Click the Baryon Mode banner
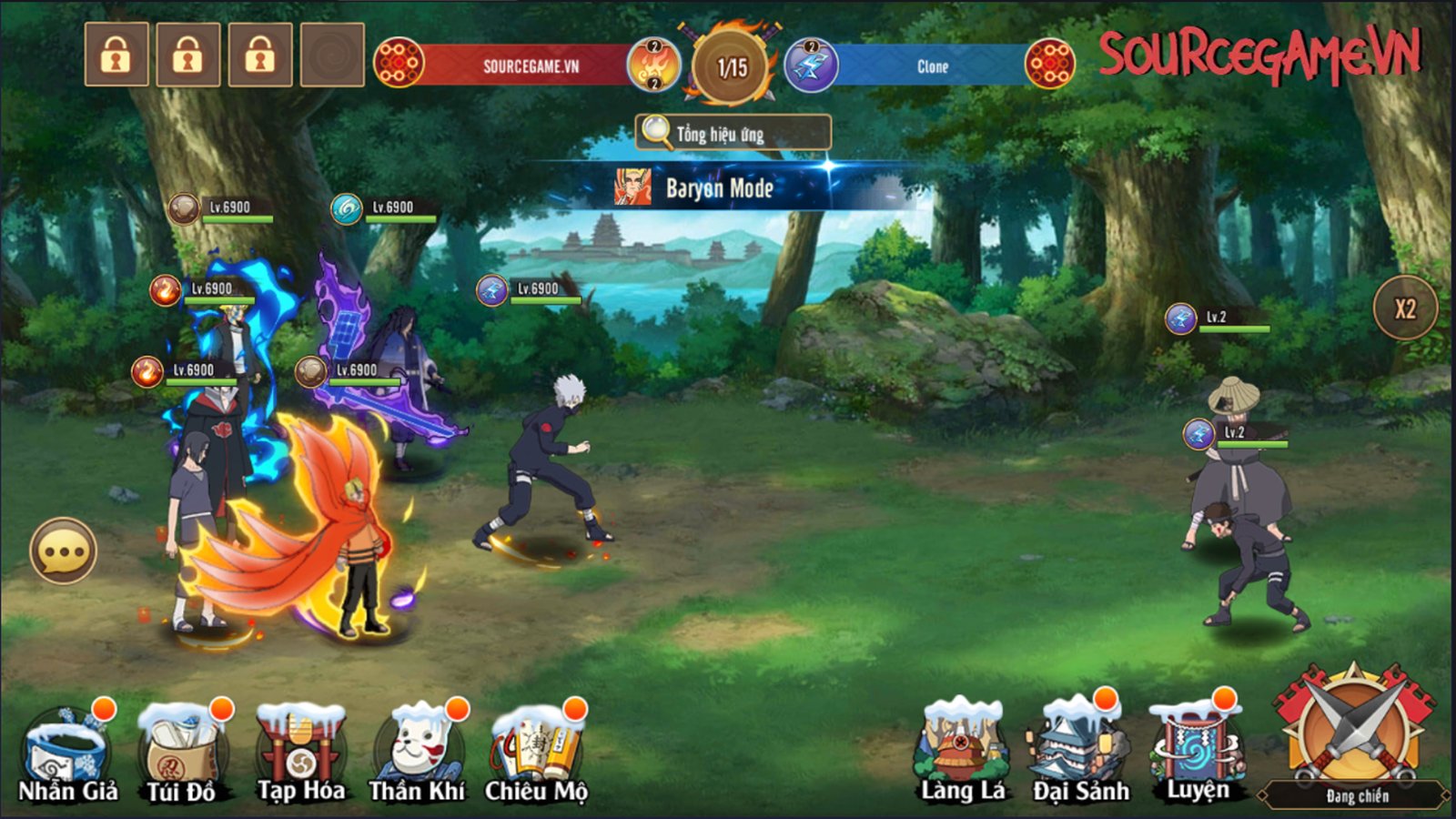 (x=719, y=188)
